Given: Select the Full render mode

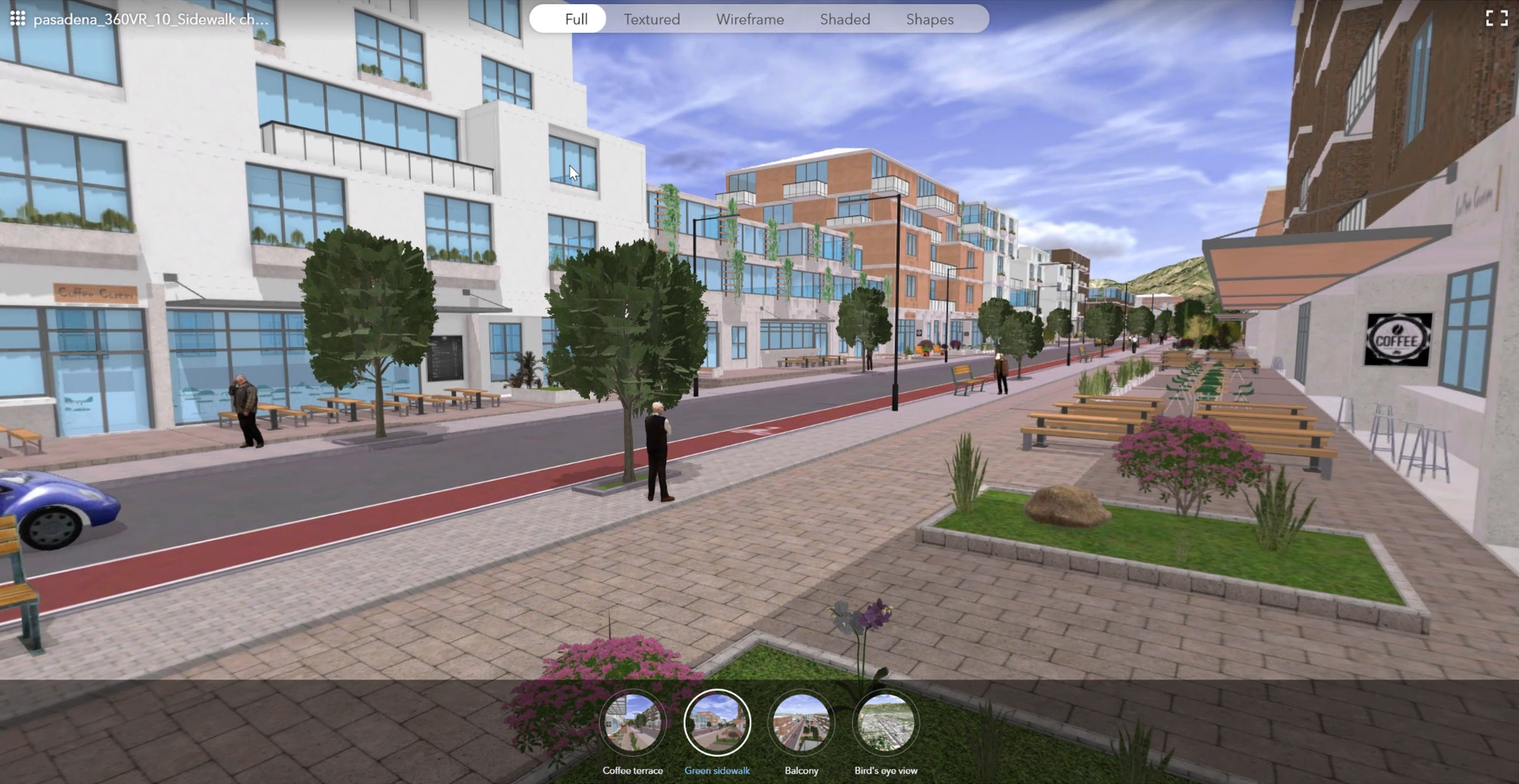Looking at the screenshot, I should (x=575, y=19).
